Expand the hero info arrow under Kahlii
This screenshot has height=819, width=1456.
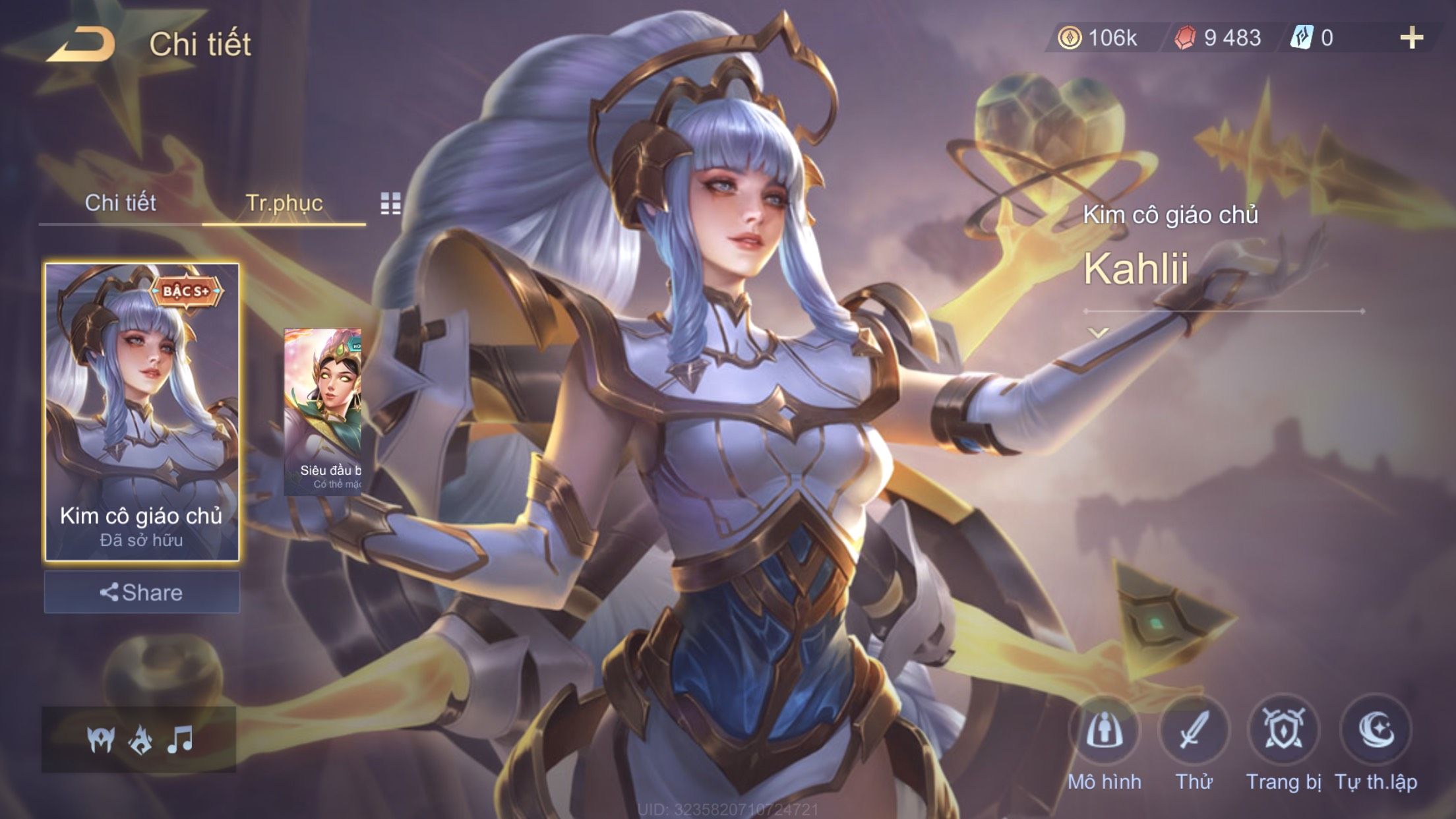[1098, 333]
